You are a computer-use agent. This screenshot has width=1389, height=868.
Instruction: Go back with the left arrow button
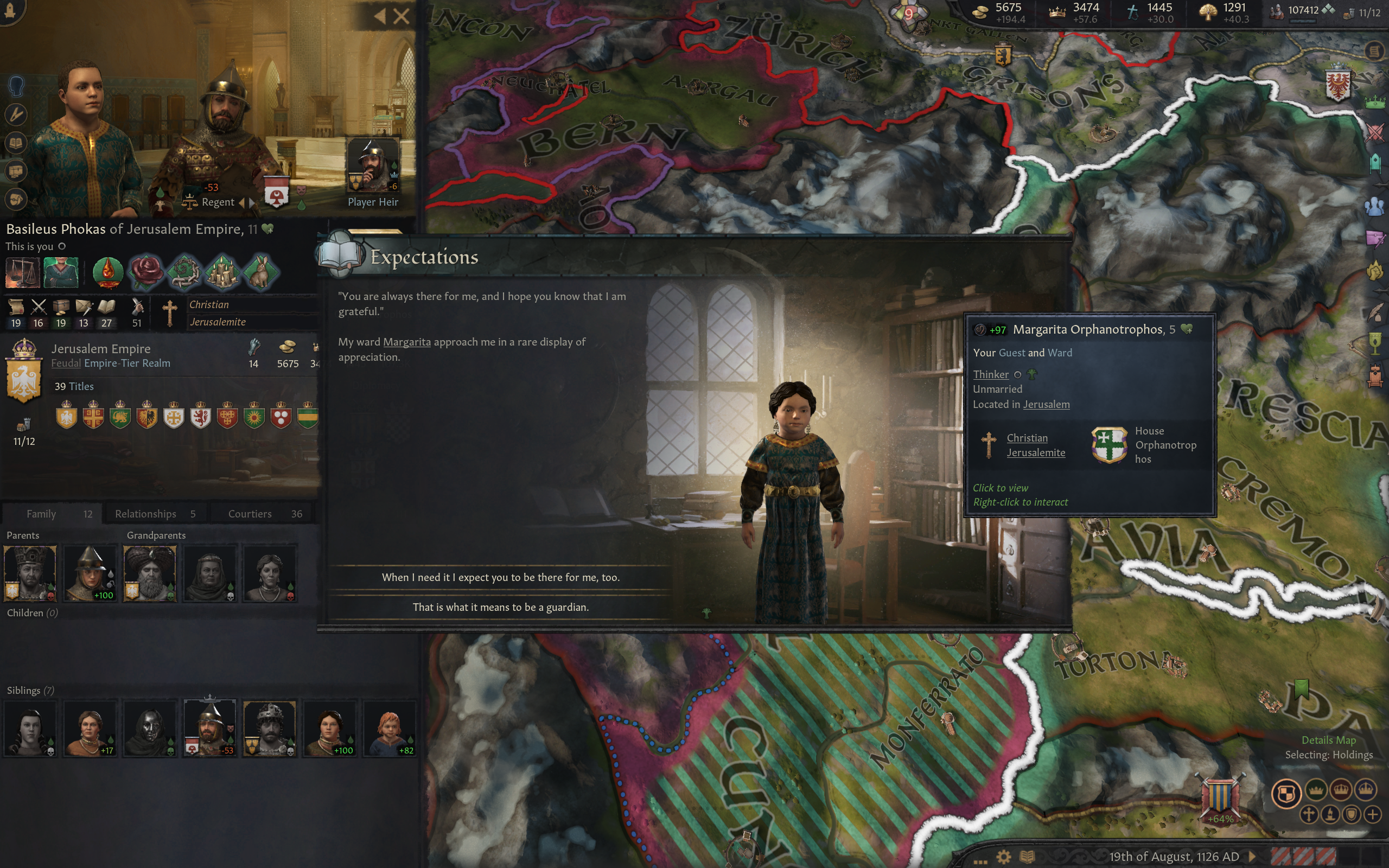pos(379,16)
